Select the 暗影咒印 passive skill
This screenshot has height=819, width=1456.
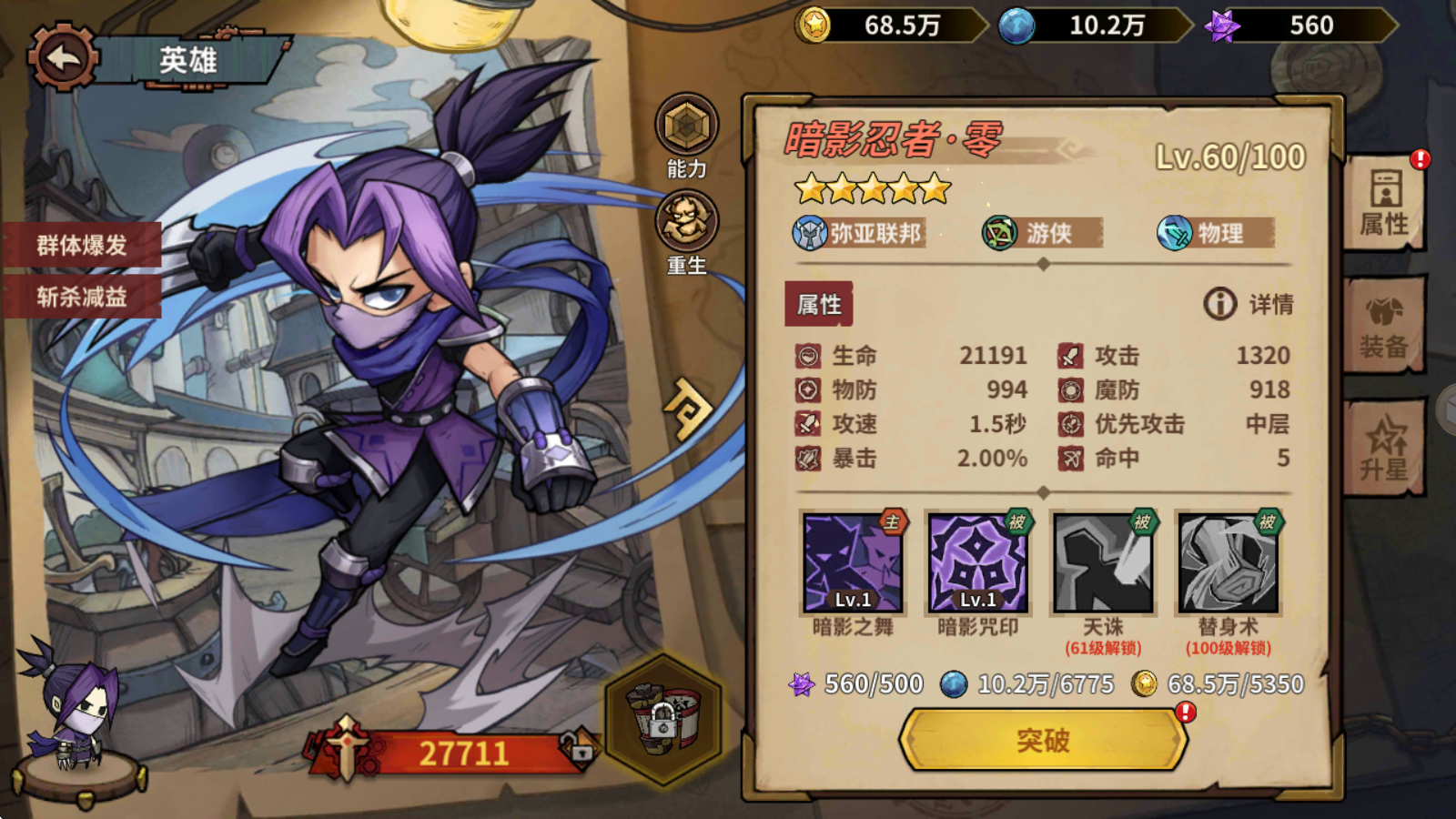point(978,562)
